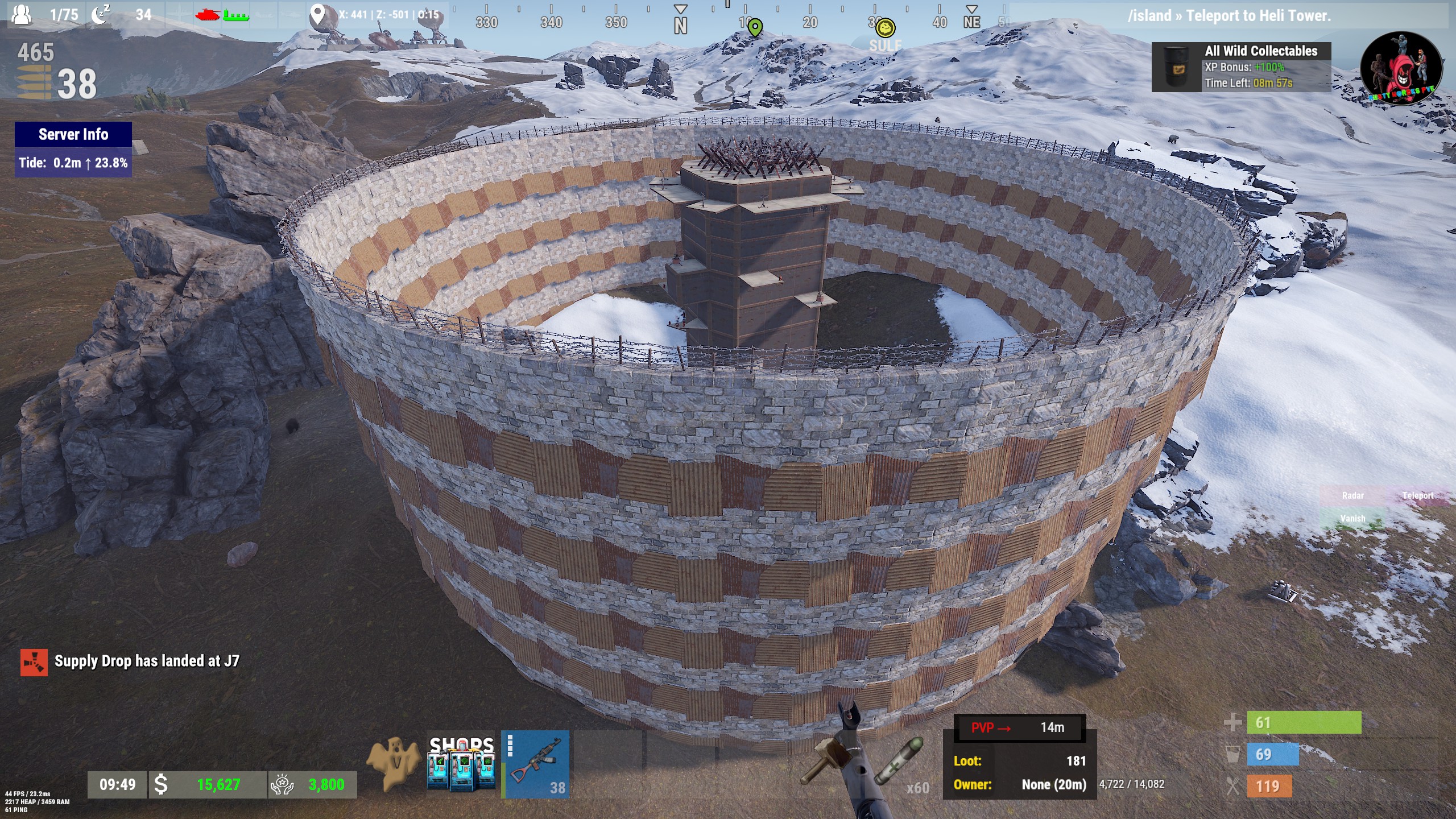1456x819 pixels.
Task: Click the Rusty Hordes PVE server logo
Action: (1401, 68)
